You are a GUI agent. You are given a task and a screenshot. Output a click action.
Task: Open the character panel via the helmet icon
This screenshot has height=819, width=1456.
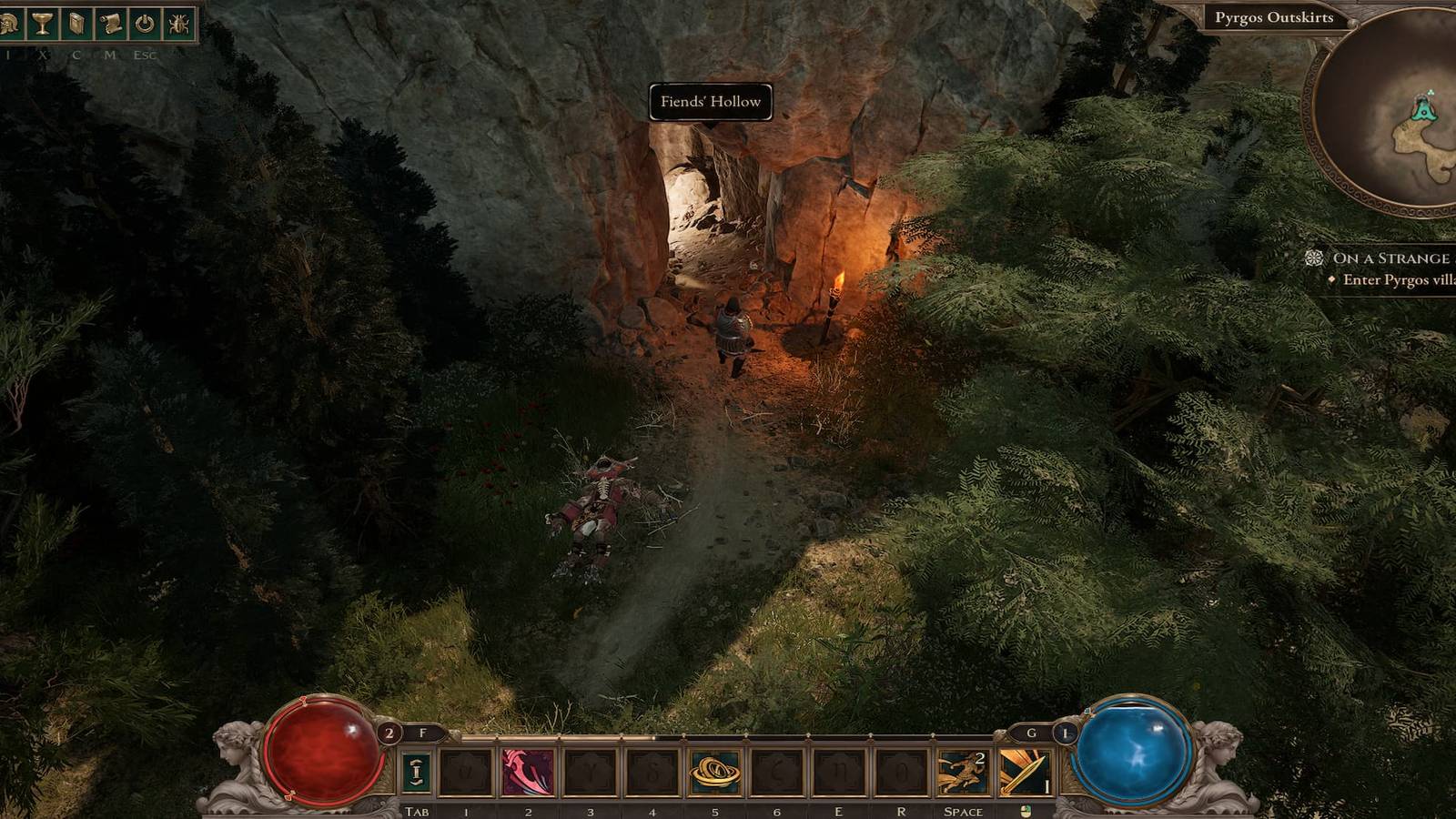click(x=8, y=23)
